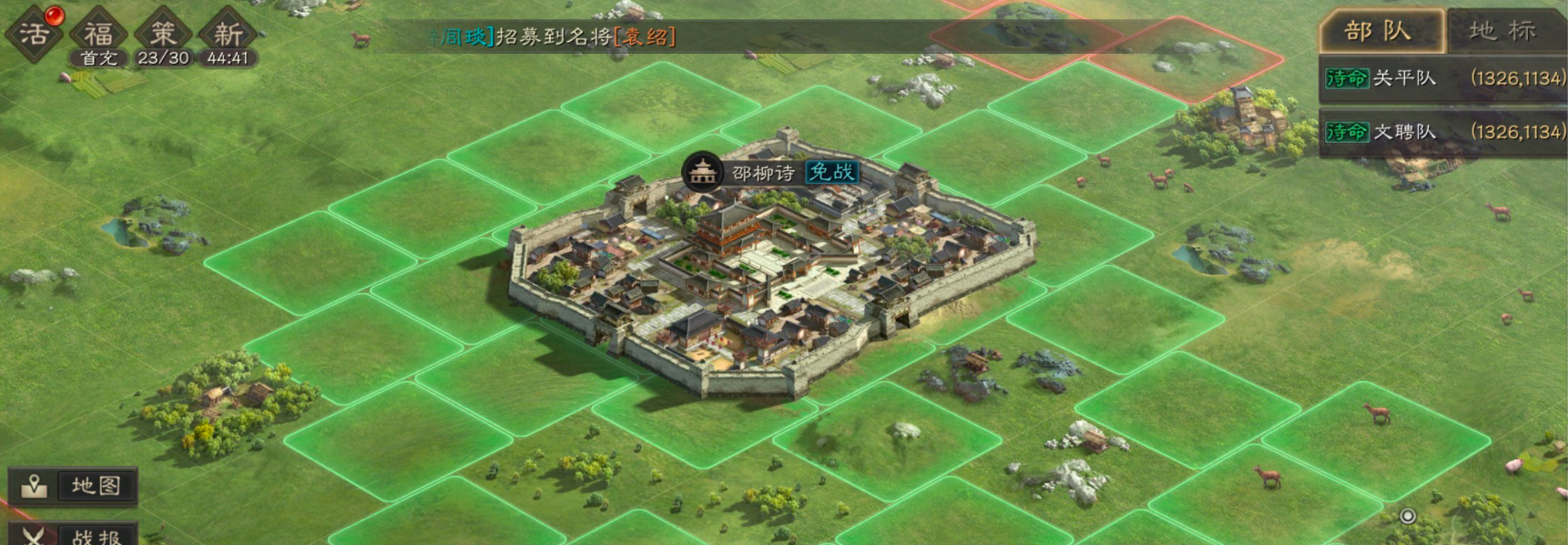Select the 关平队 troop row

1443,79
